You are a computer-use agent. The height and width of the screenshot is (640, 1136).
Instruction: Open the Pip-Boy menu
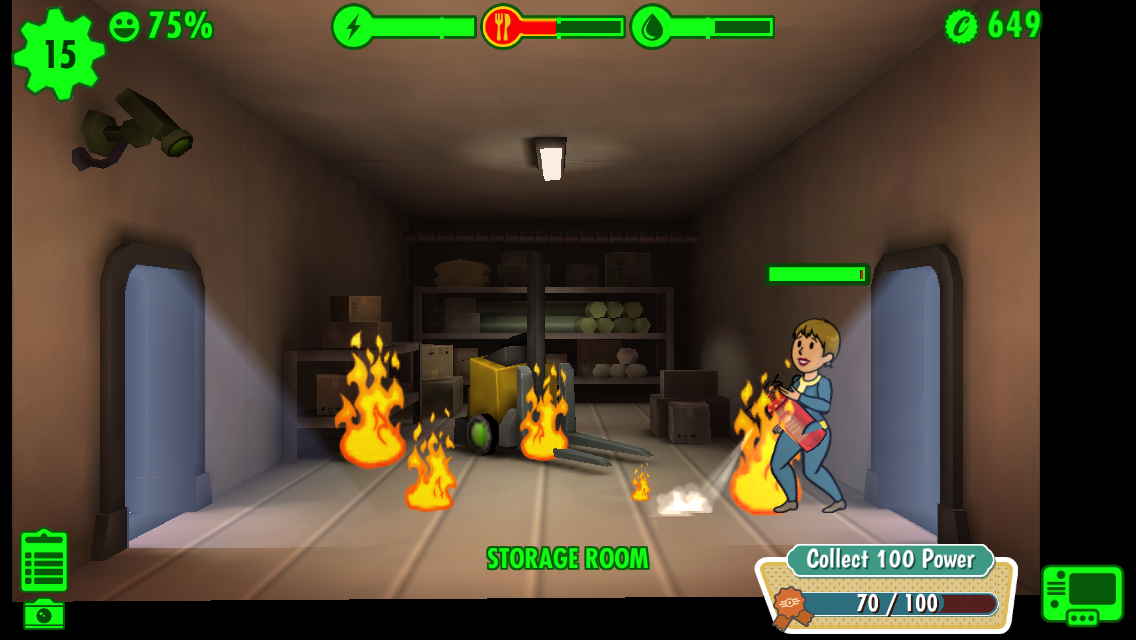point(1082,593)
